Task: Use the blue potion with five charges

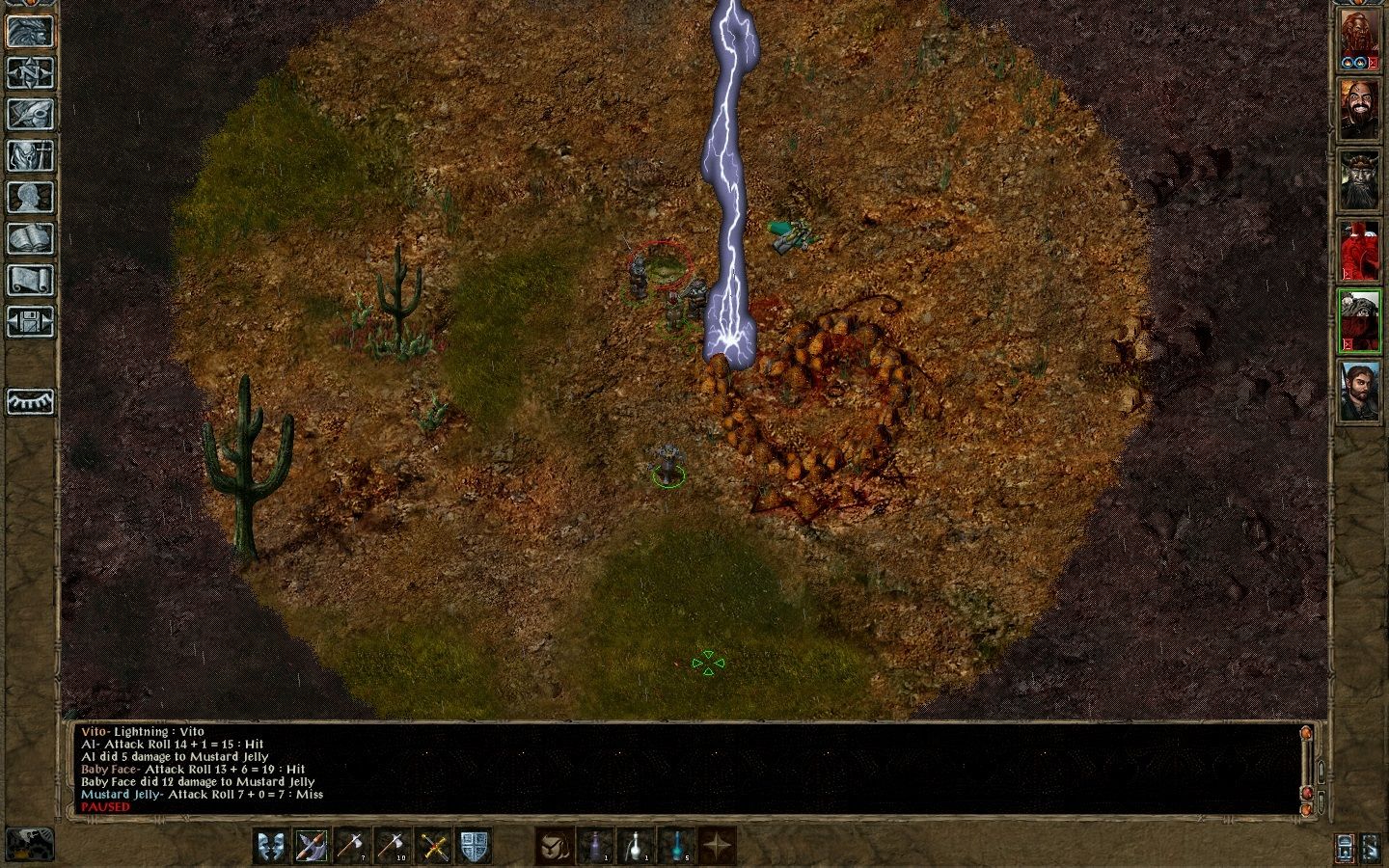Action: (678, 847)
